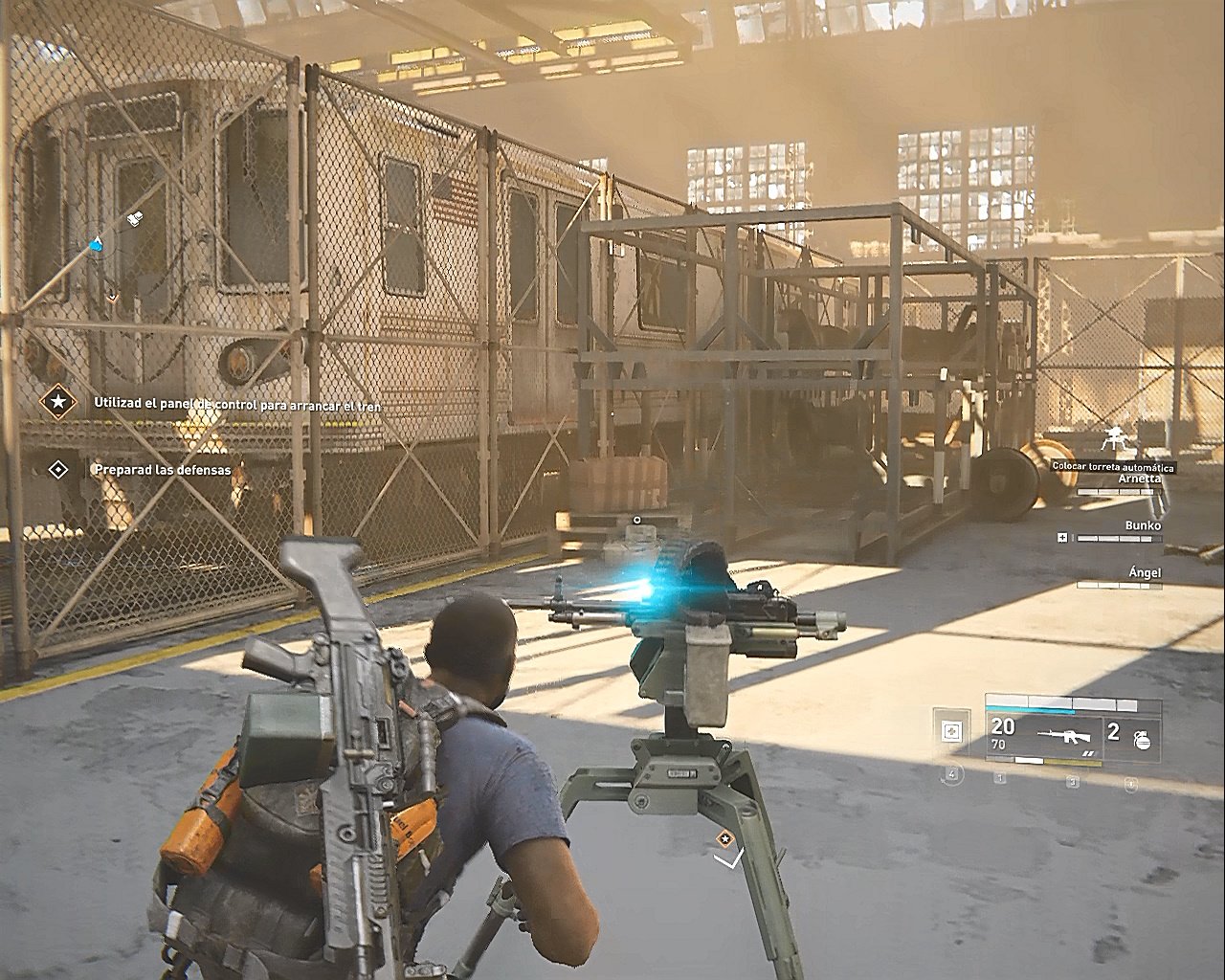This screenshot has width=1225, height=980.
Task: Click Bunko's medkit indicator icon
Action: coord(1062,538)
